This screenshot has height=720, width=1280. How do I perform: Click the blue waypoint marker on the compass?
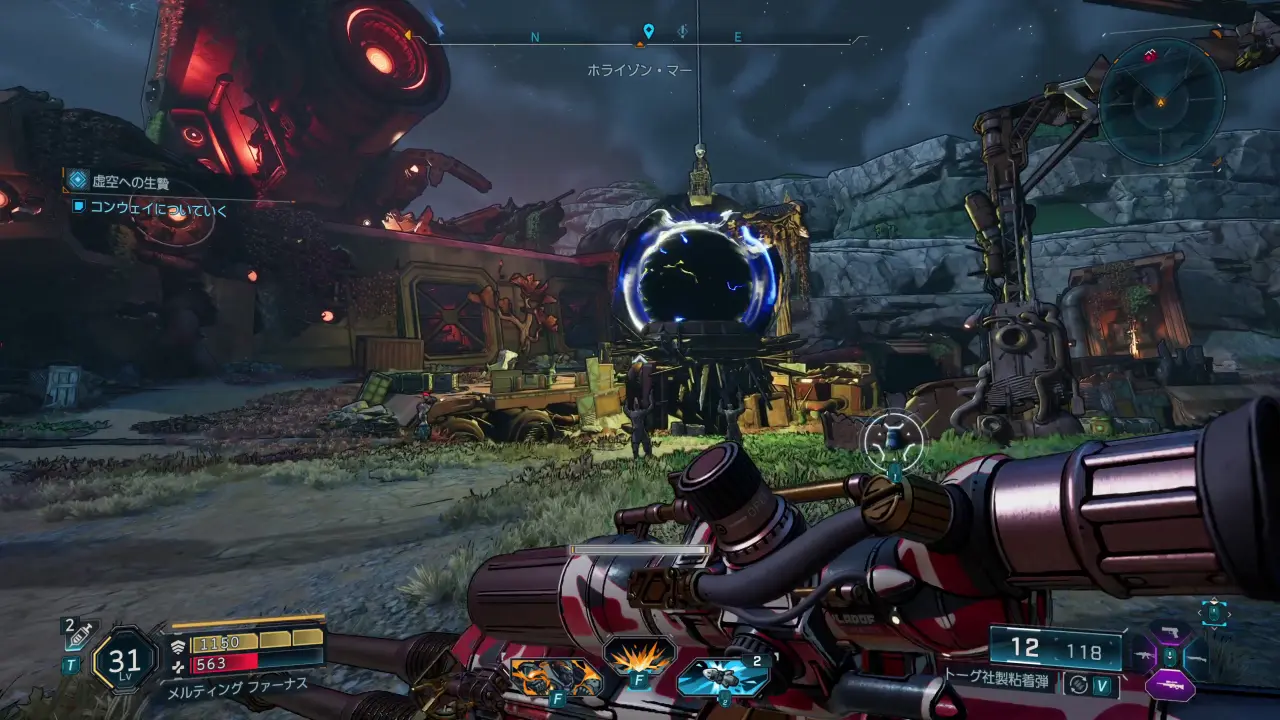pos(648,32)
